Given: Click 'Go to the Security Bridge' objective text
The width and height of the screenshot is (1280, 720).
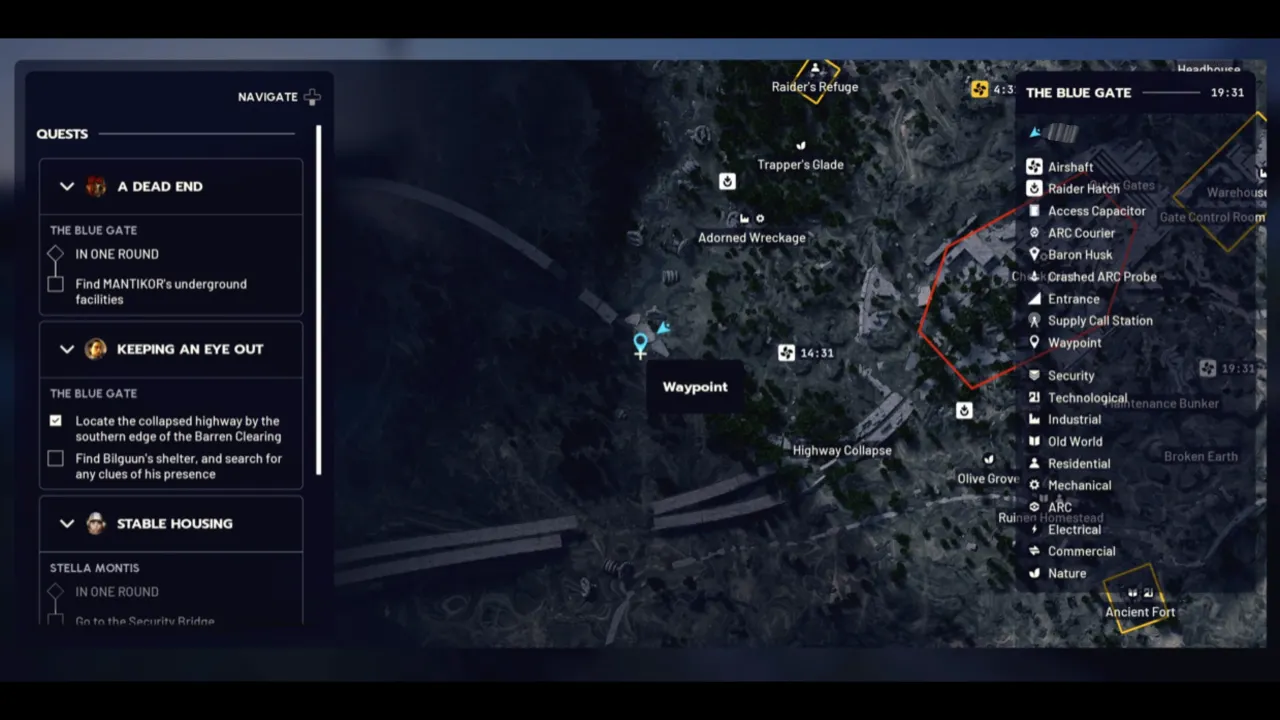Looking at the screenshot, I should point(144,620).
